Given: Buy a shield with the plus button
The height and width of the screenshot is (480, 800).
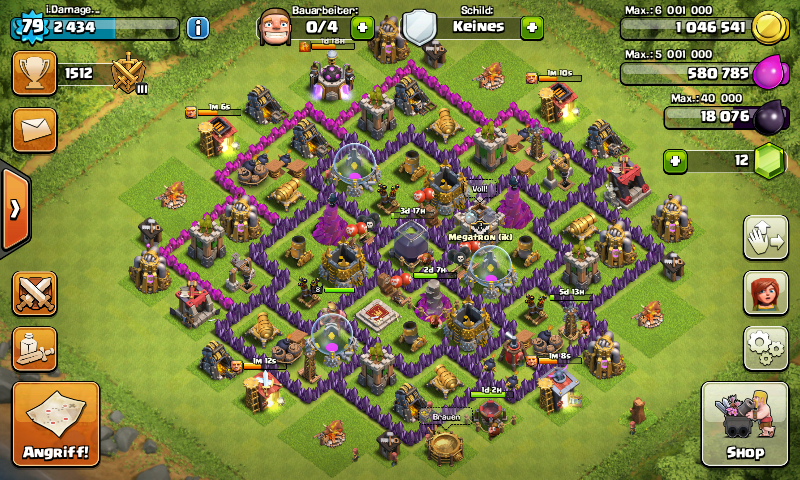Looking at the screenshot, I should [x=531, y=27].
